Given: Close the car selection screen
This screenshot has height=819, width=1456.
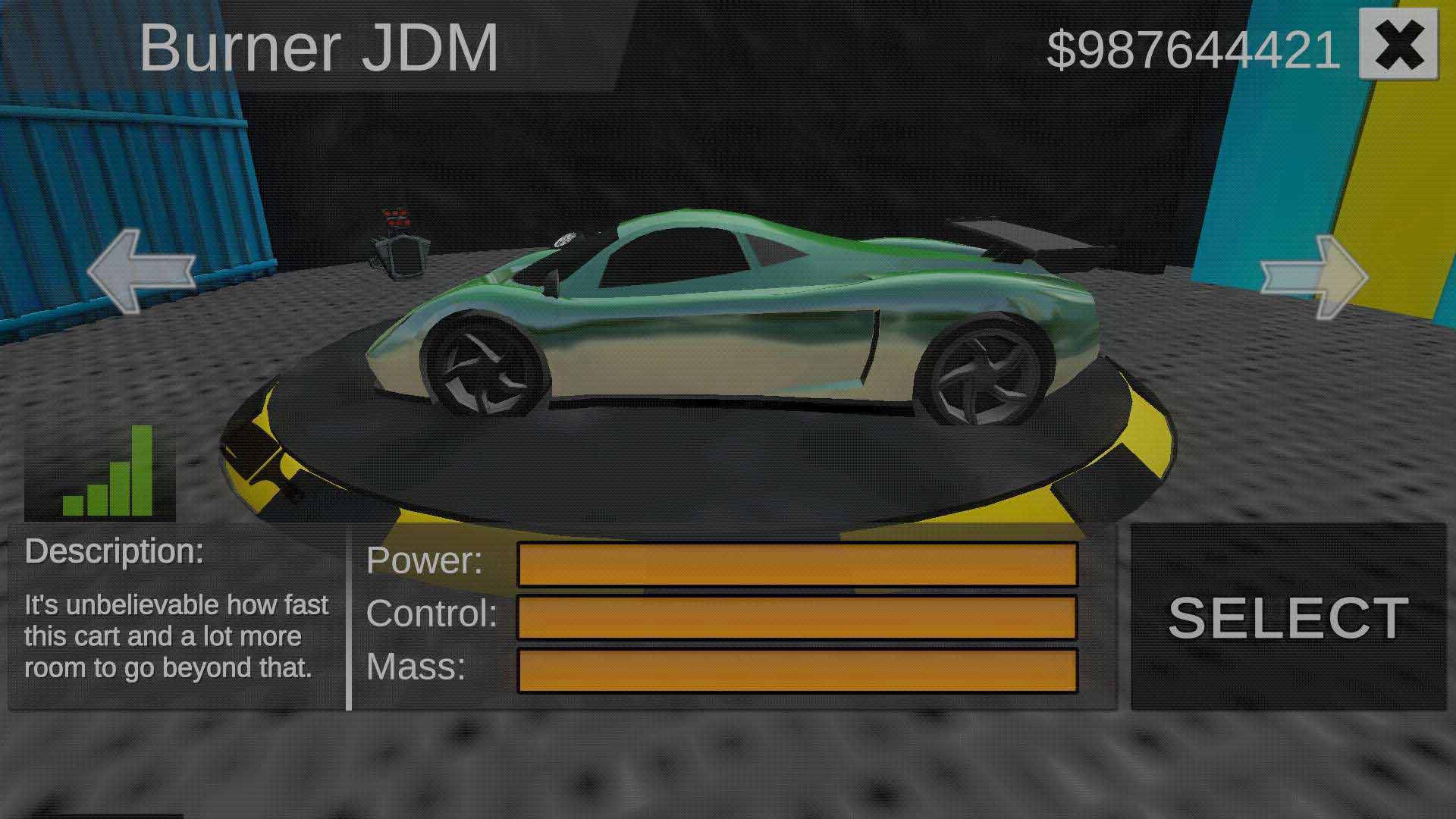Looking at the screenshot, I should pyautogui.click(x=1398, y=45).
